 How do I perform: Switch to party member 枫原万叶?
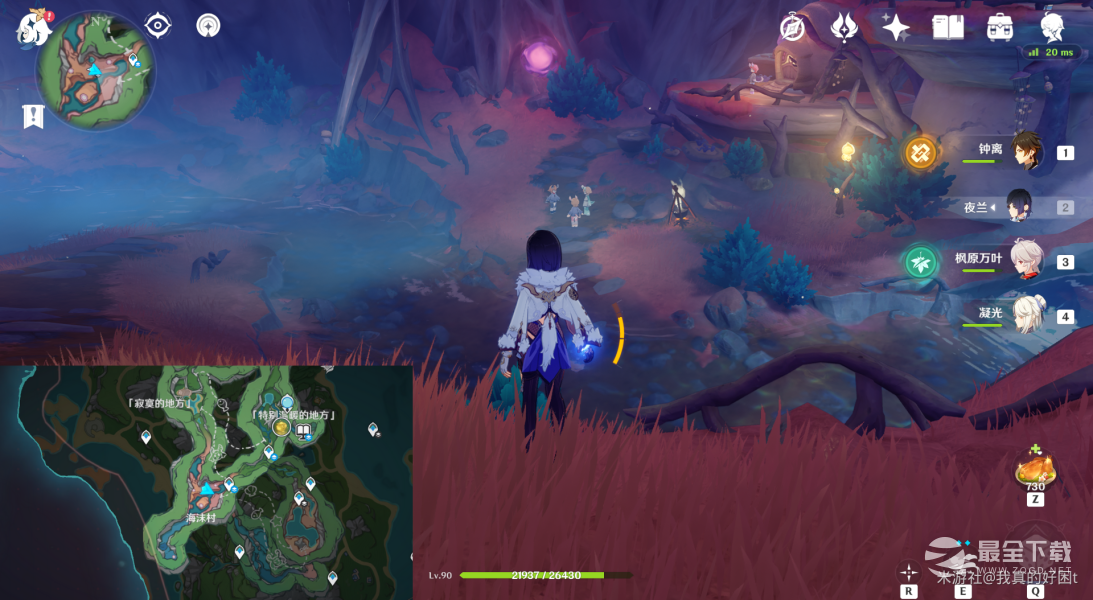pyautogui.click(x=1027, y=261)
